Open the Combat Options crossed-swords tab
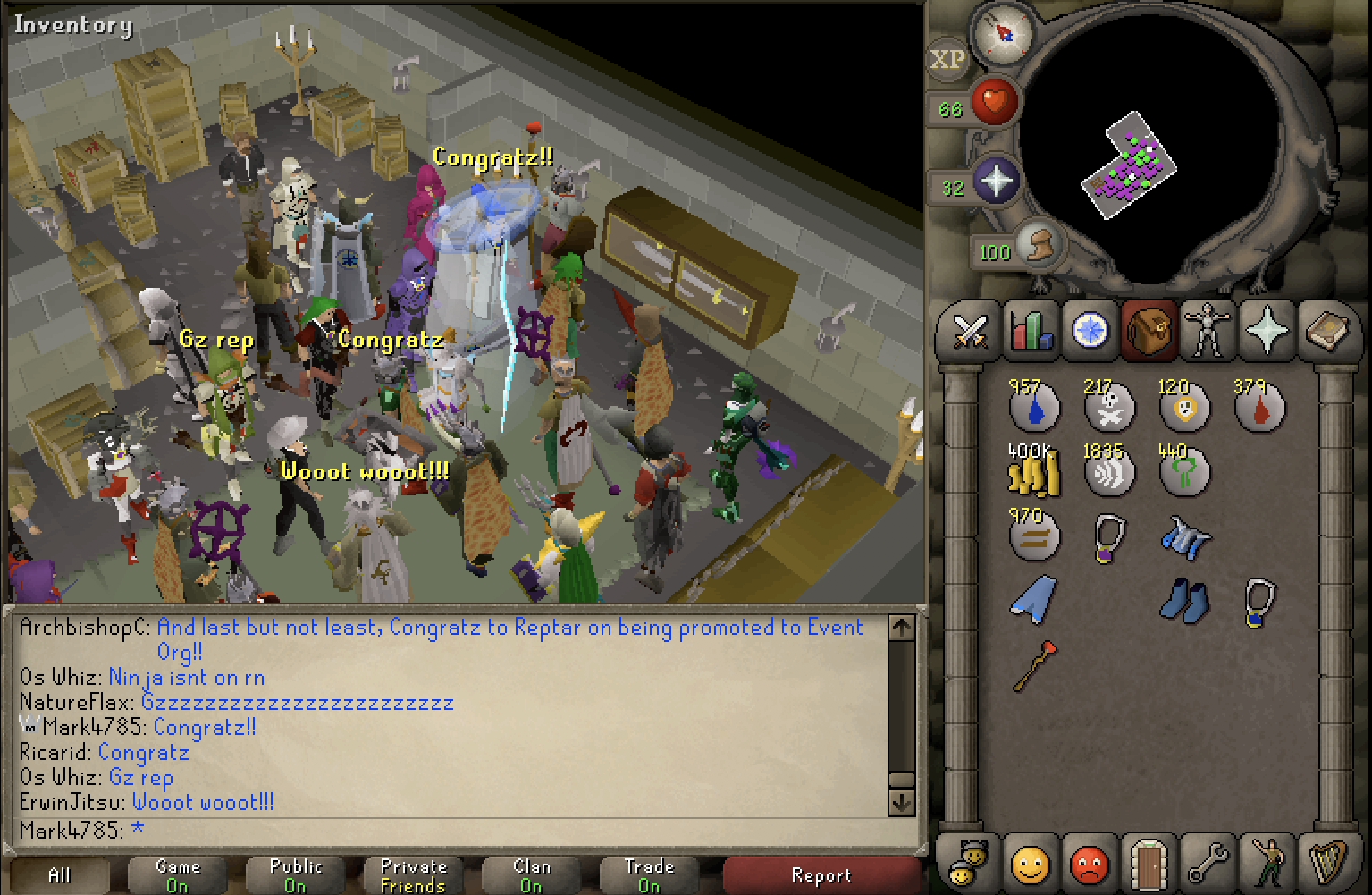1372x895 pixels. (x=970, y=333)
